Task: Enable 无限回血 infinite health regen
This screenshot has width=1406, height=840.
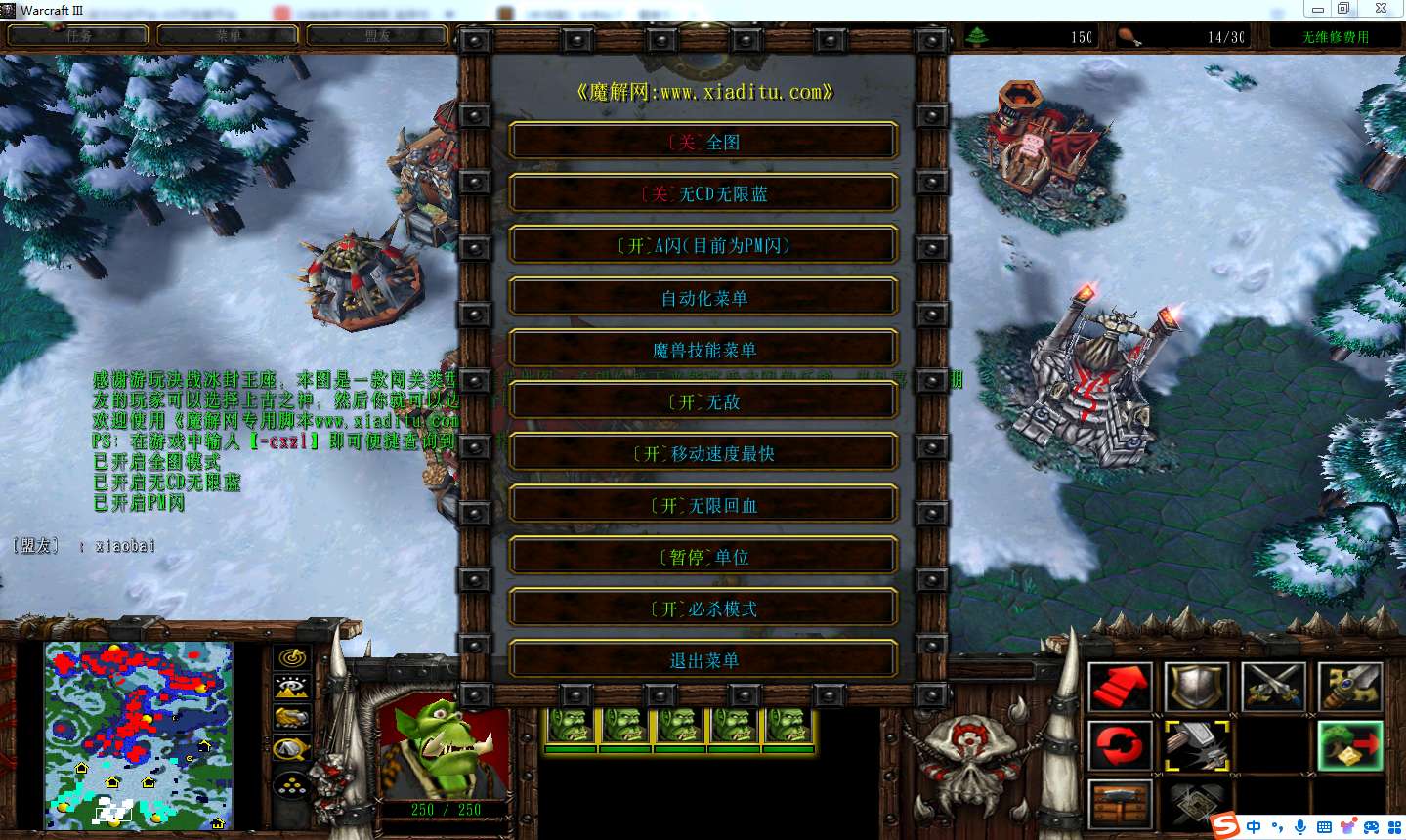Action: tap(703, 504)
